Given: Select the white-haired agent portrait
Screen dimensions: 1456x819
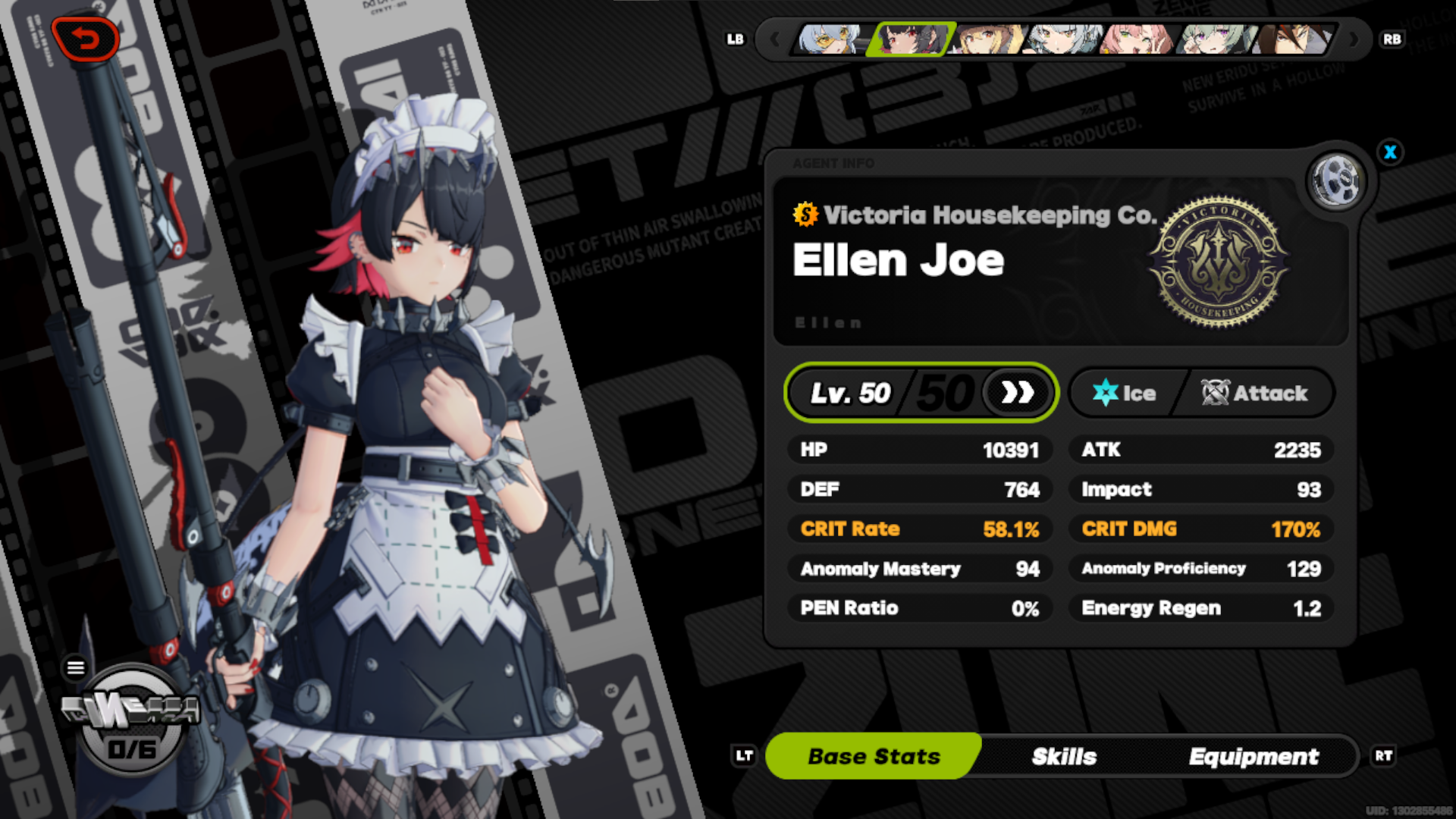Looking at the screenshot, I should tap(1062, 42).
